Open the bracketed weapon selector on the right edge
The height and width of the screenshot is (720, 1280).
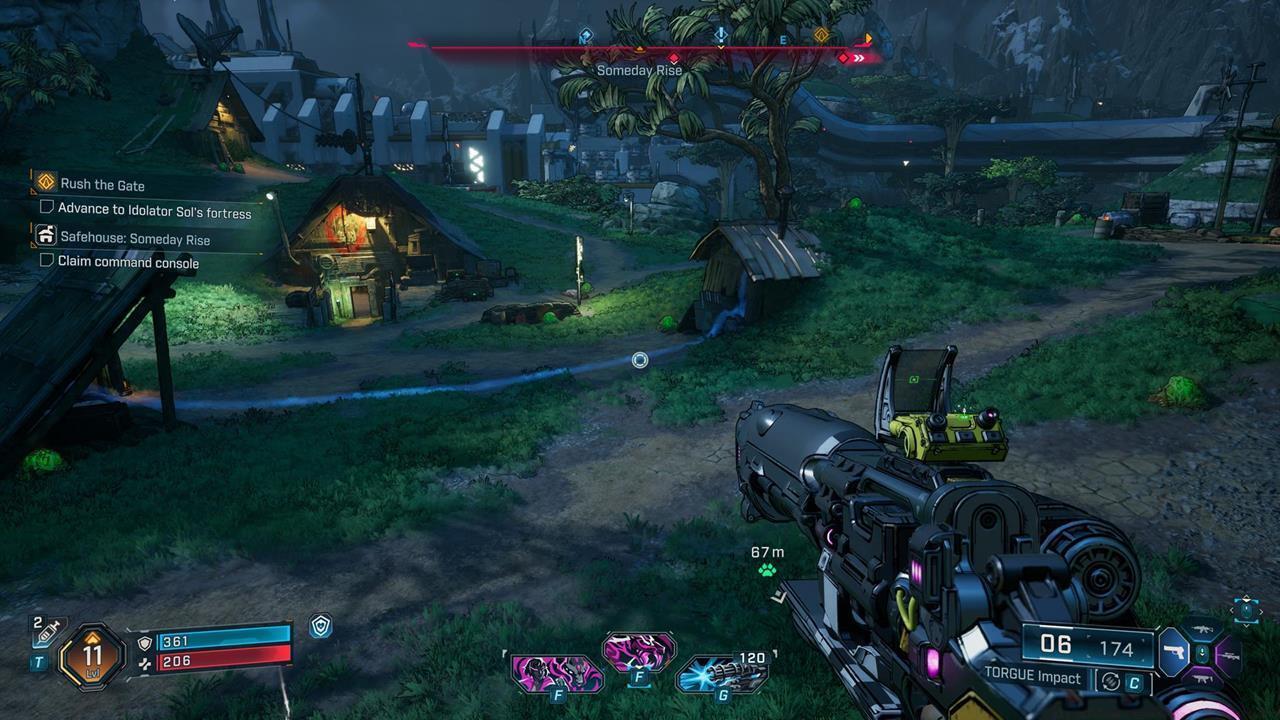click(1247, 611)
